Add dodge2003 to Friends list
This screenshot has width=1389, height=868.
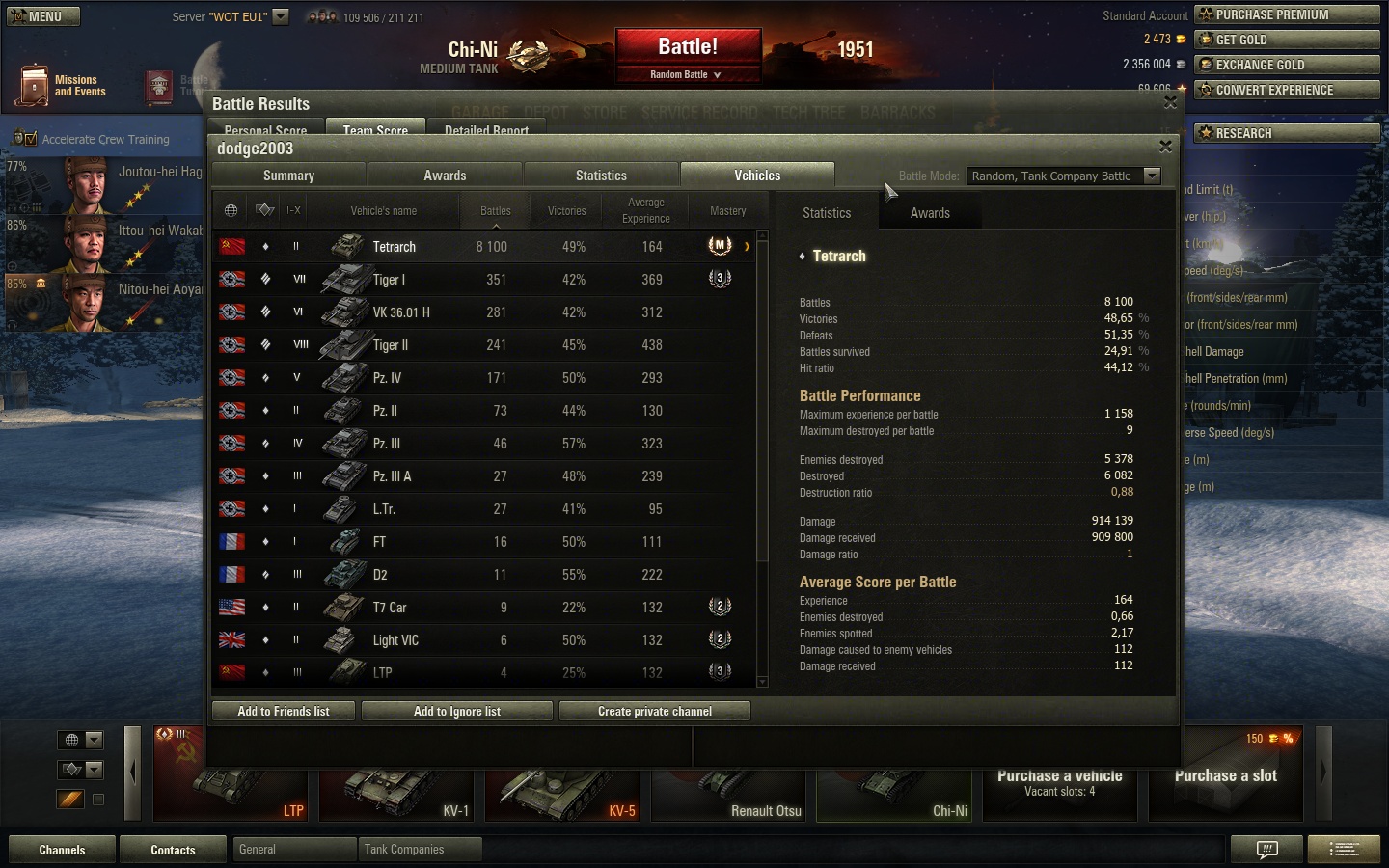click(284, 712)
